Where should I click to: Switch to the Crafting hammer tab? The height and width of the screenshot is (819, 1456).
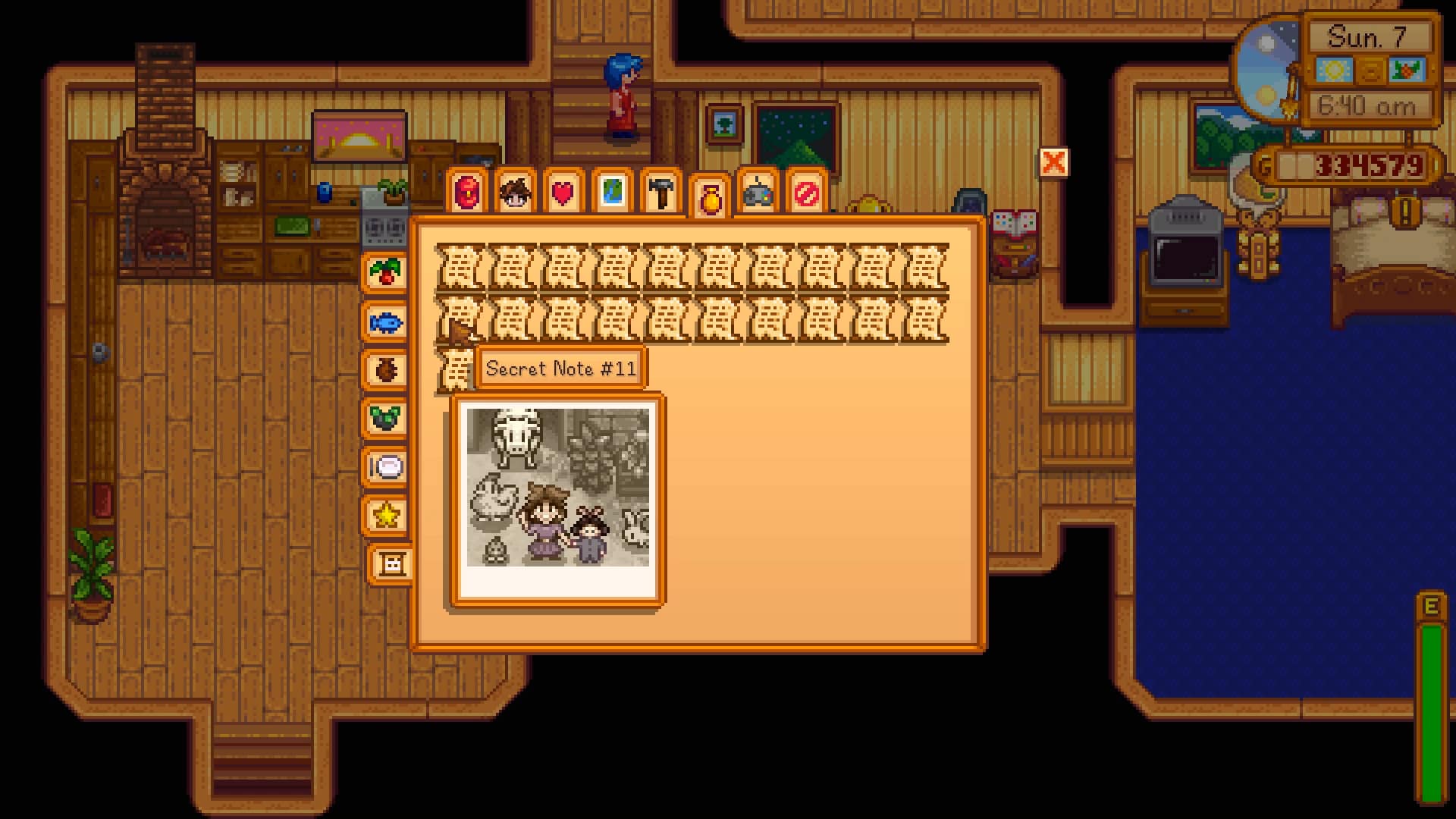pyautogui.click(x=658, y=193)
